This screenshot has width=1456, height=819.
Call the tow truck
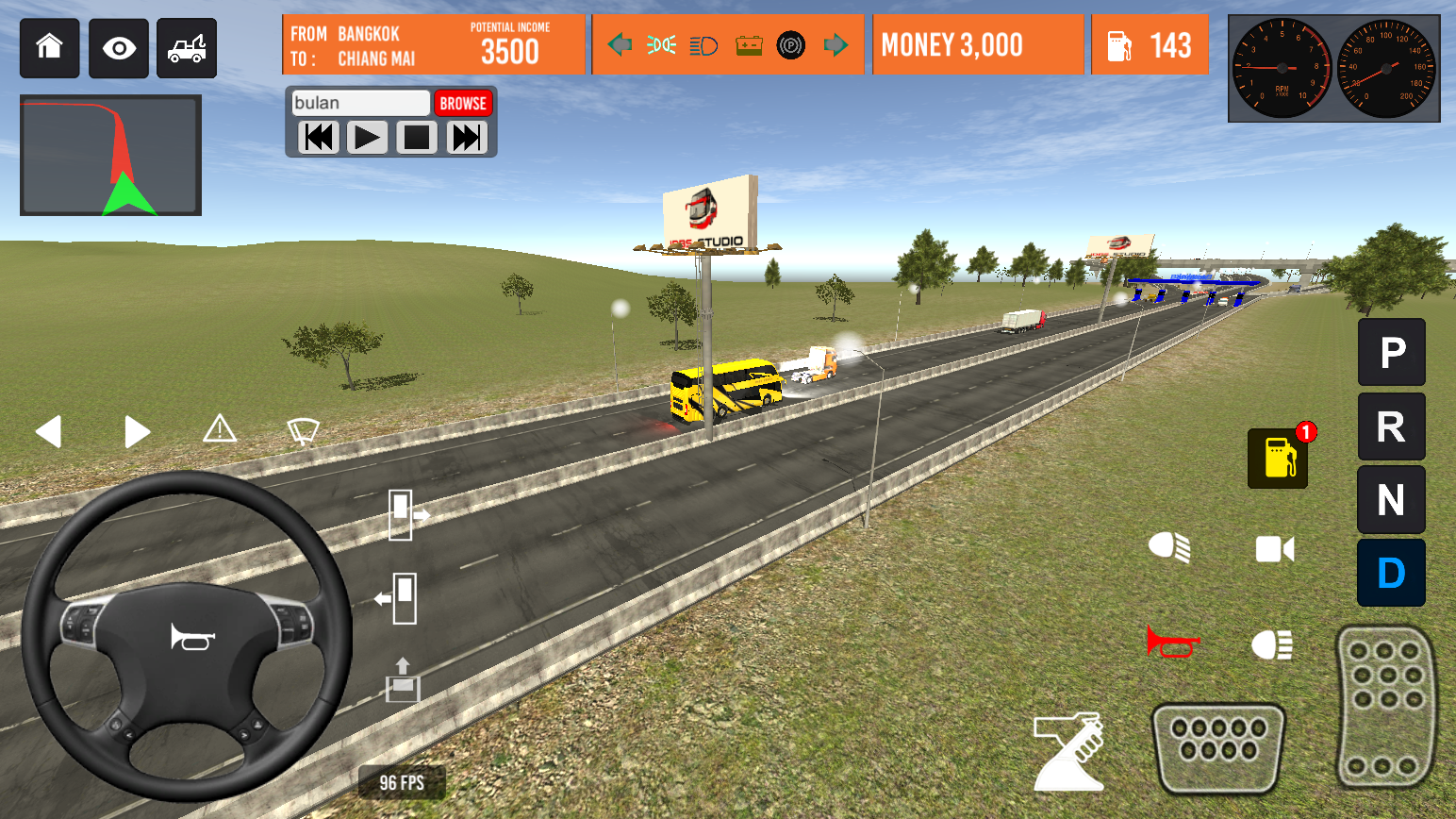point(187,48)
